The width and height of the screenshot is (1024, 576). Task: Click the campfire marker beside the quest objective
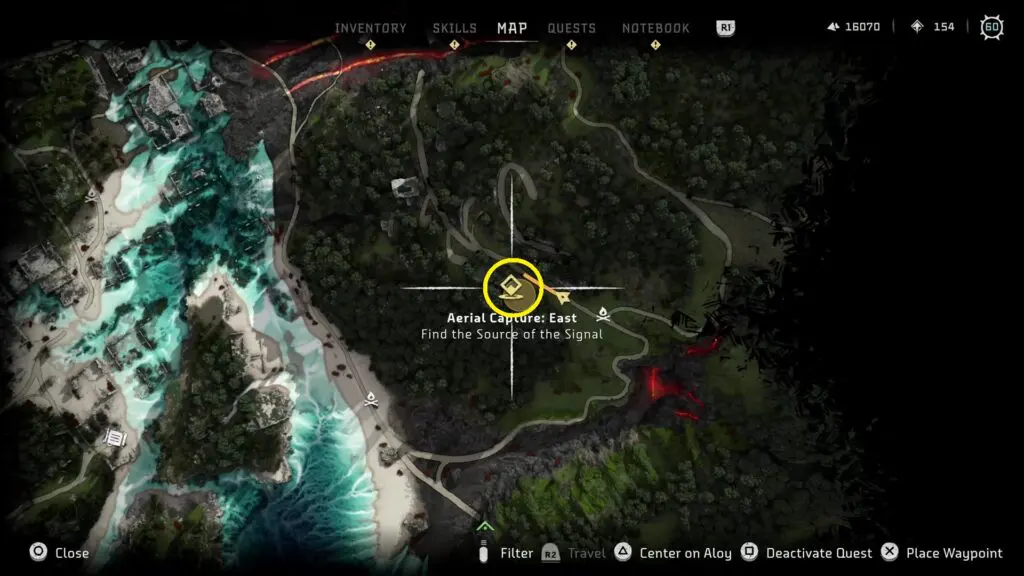[603, 314]
